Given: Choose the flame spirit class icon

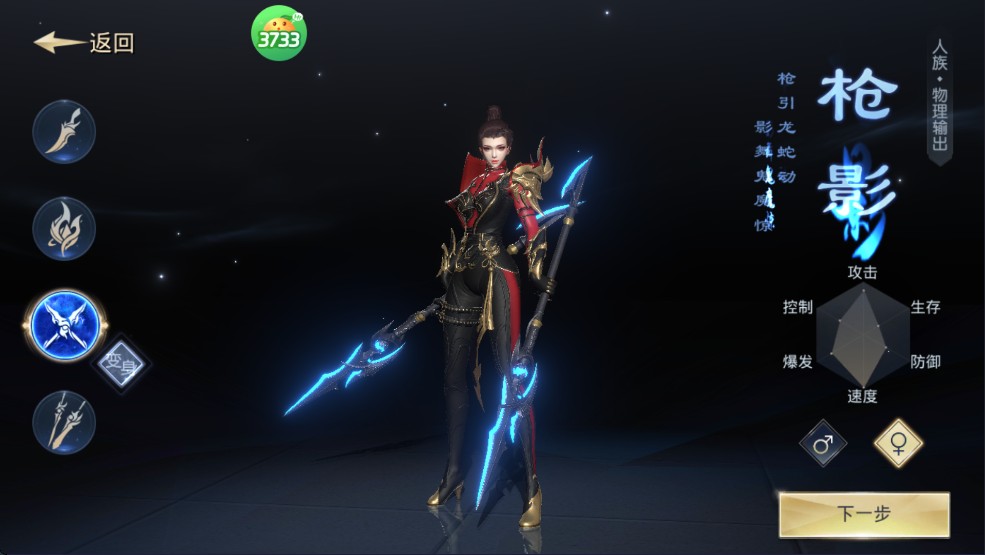Looking at the screenshot, I should click(x=64, y=228).
